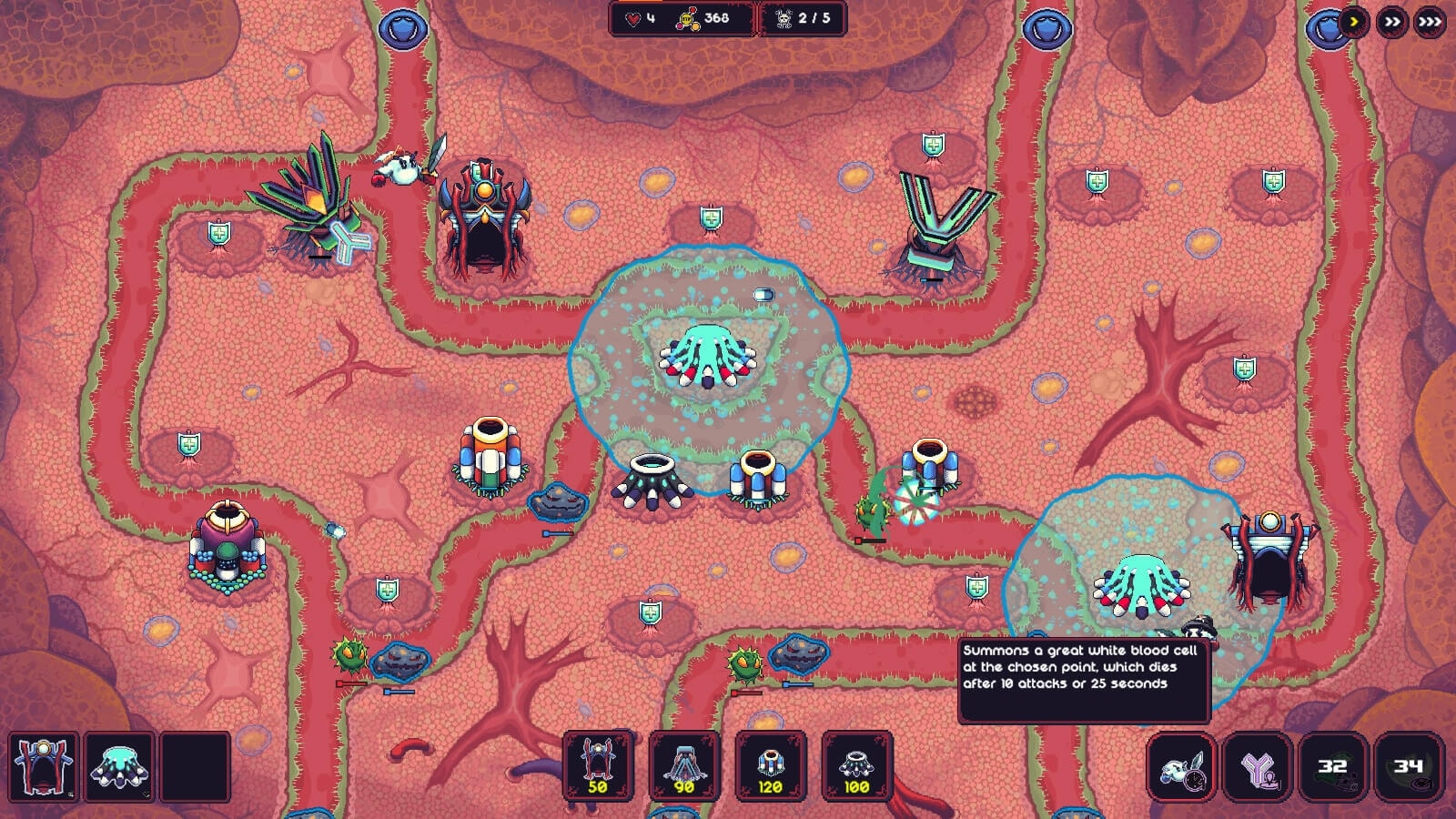1456x819 pixels.
Task: Click the ability on 32 cooldown
Action: [1332, 767]
